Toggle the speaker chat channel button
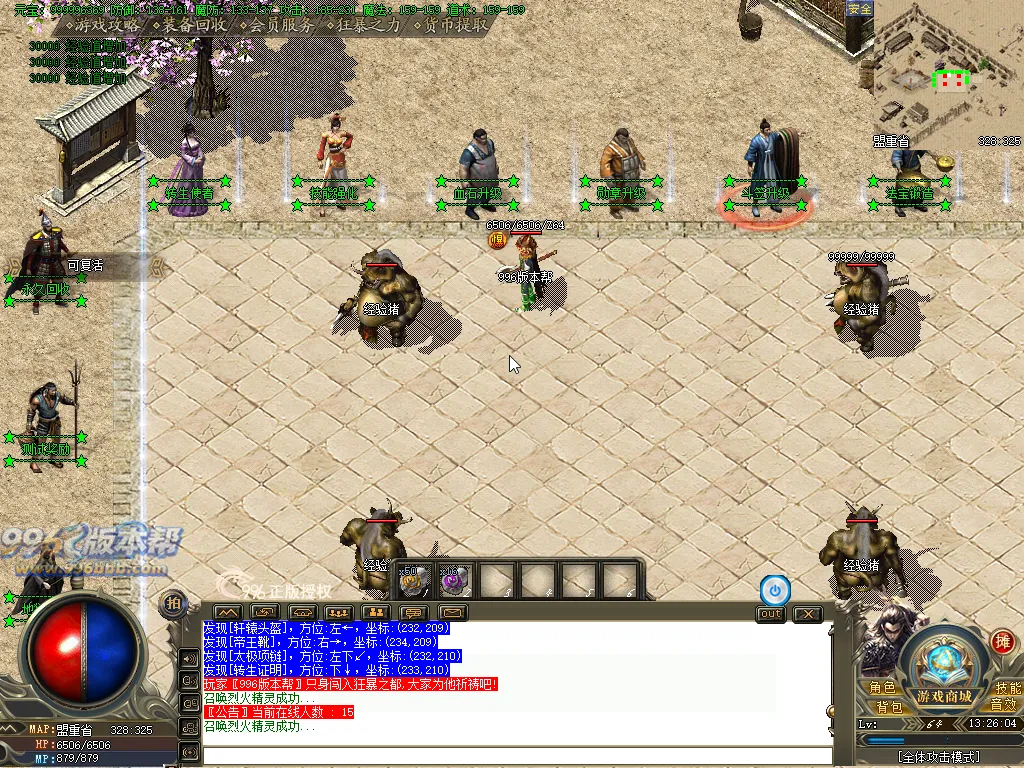This screenshot has width=1024, height=768. pos(189,658)
